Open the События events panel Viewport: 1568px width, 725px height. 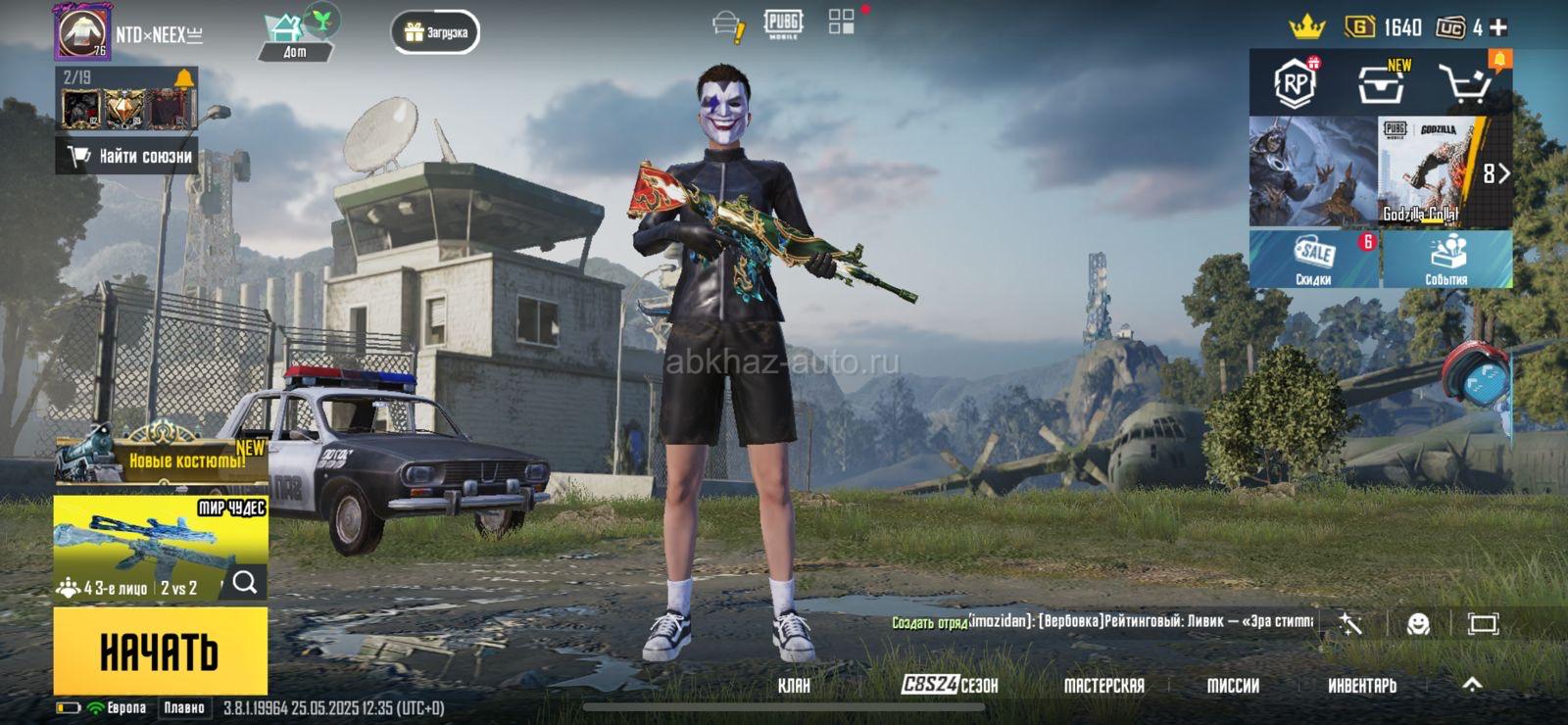coord(1446,260)
